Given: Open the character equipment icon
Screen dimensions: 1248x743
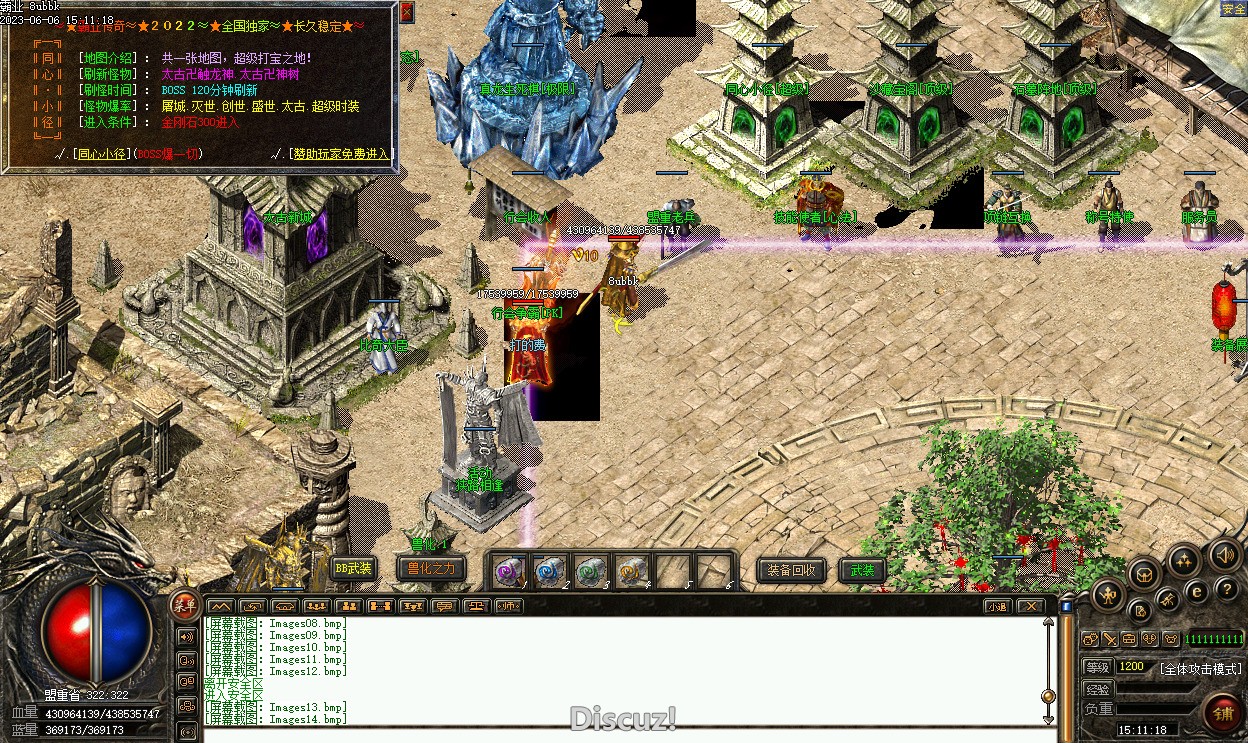Looking at the screenshot, I should 1108,597.
